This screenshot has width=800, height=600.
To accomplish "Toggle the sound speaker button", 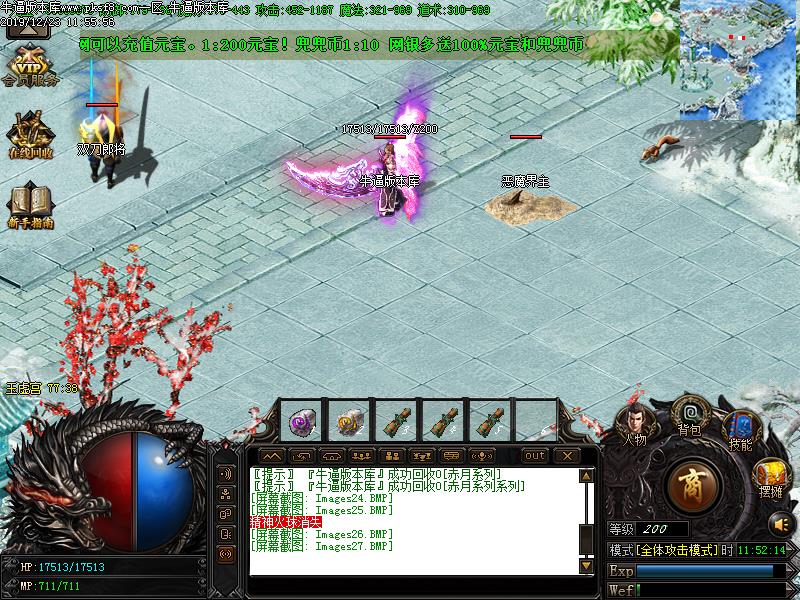I will (x=778, y=523).
